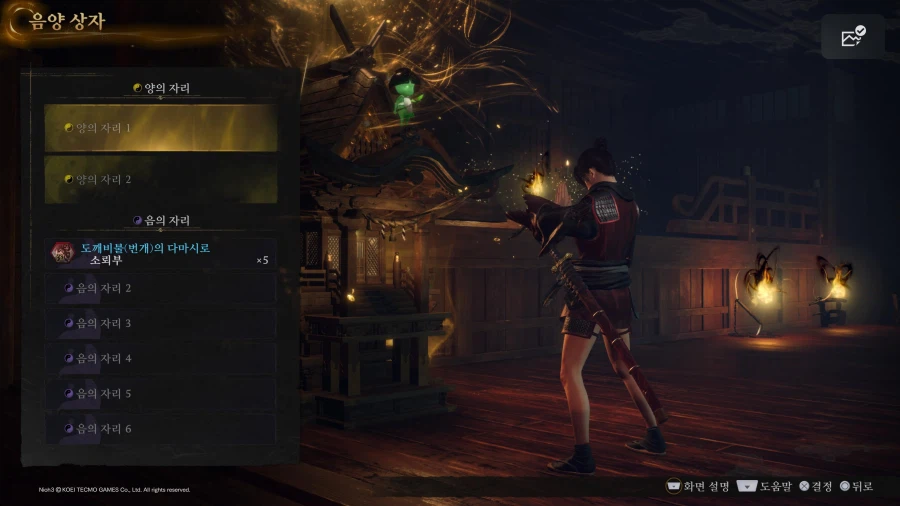Pick the empty 음의 자리 2 slot
This screenshot has width=900, height=506.
tap(160, 288)
